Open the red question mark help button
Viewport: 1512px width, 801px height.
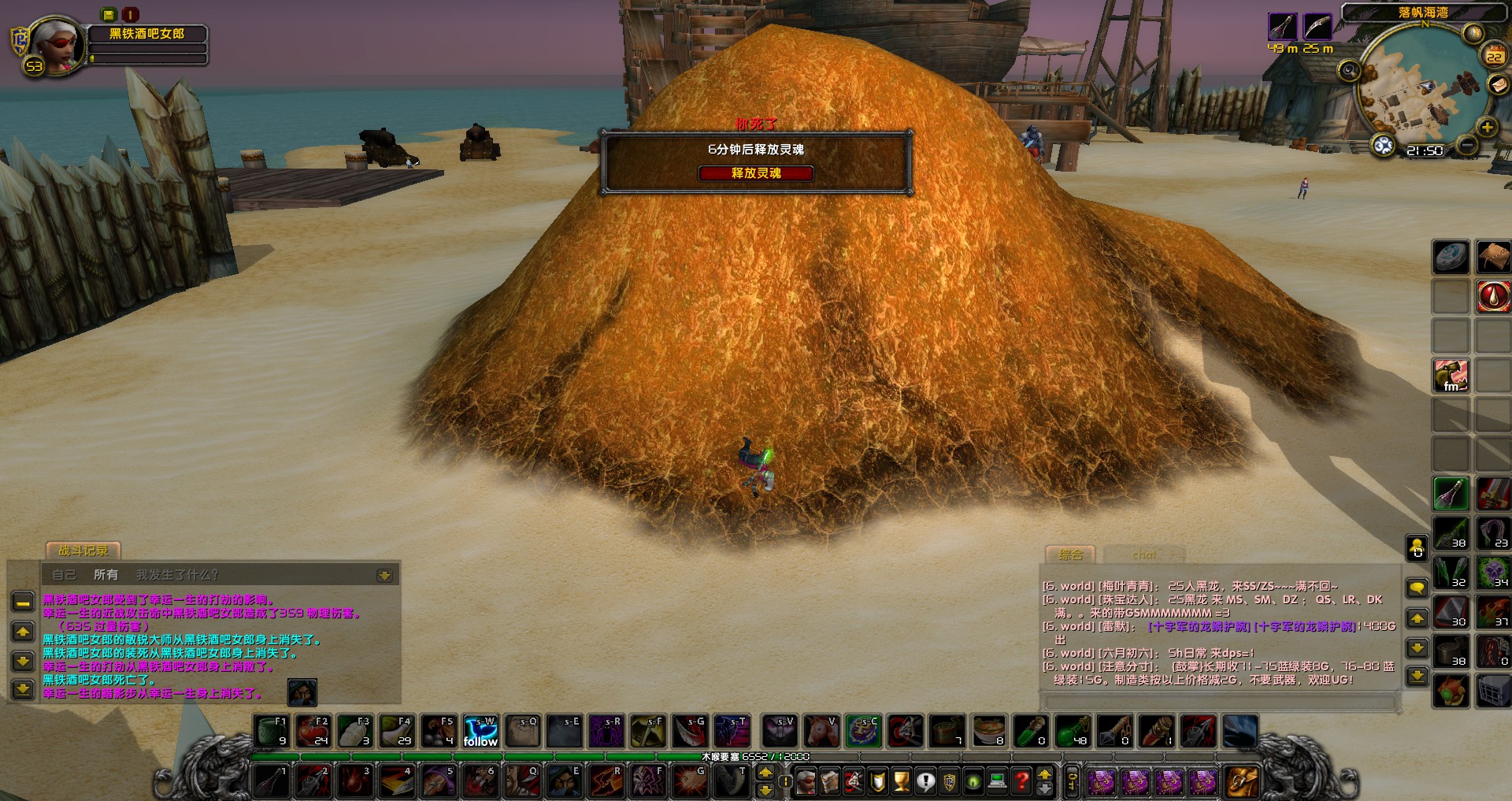(x=1022, y=781)
